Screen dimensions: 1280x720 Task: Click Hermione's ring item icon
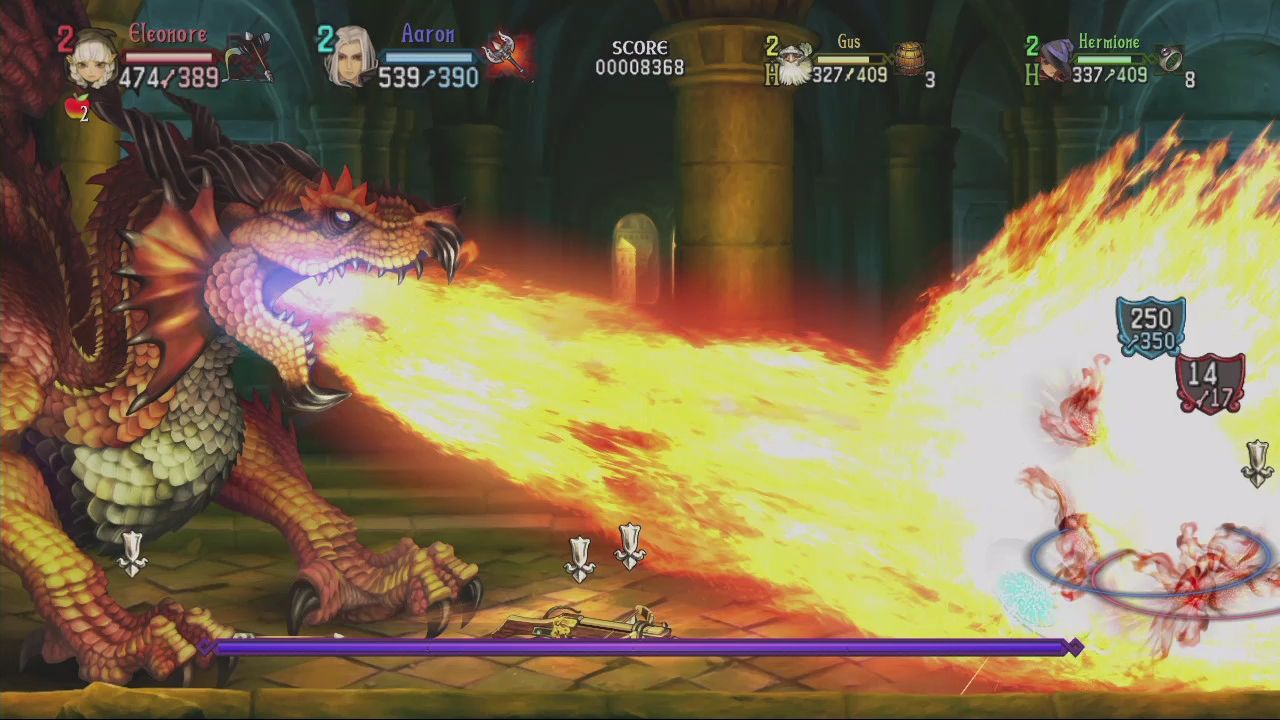tap(1168, 57)
